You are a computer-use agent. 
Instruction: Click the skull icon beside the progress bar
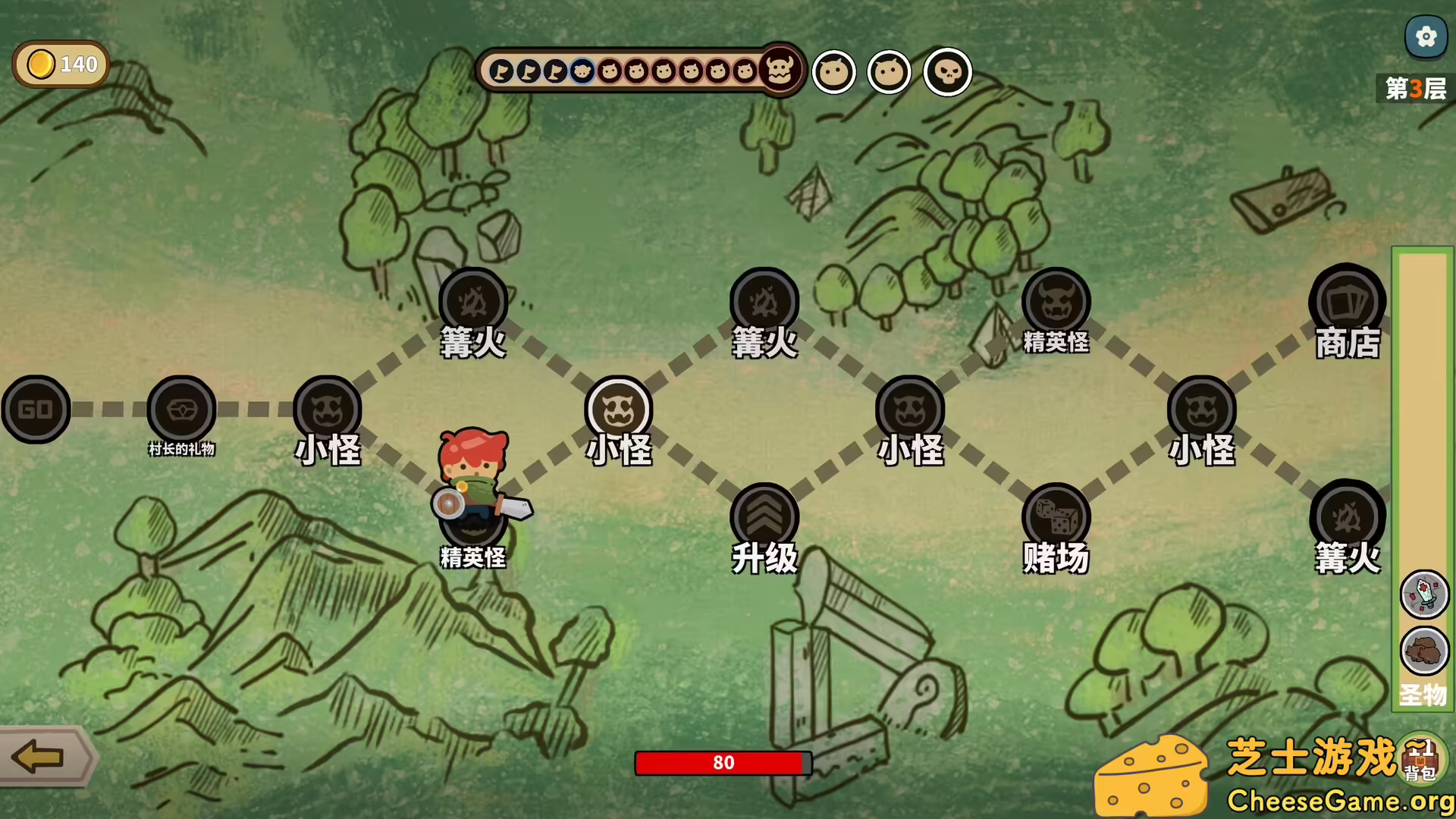(947, 73)
